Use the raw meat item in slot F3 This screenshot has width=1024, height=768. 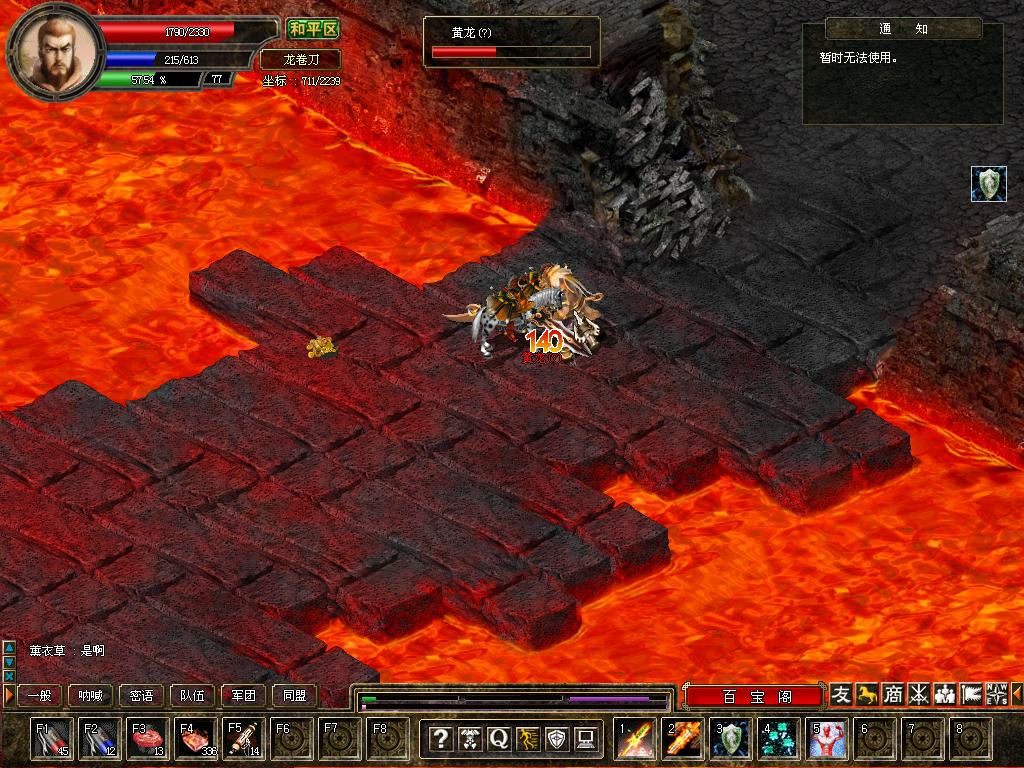(148, 739)
